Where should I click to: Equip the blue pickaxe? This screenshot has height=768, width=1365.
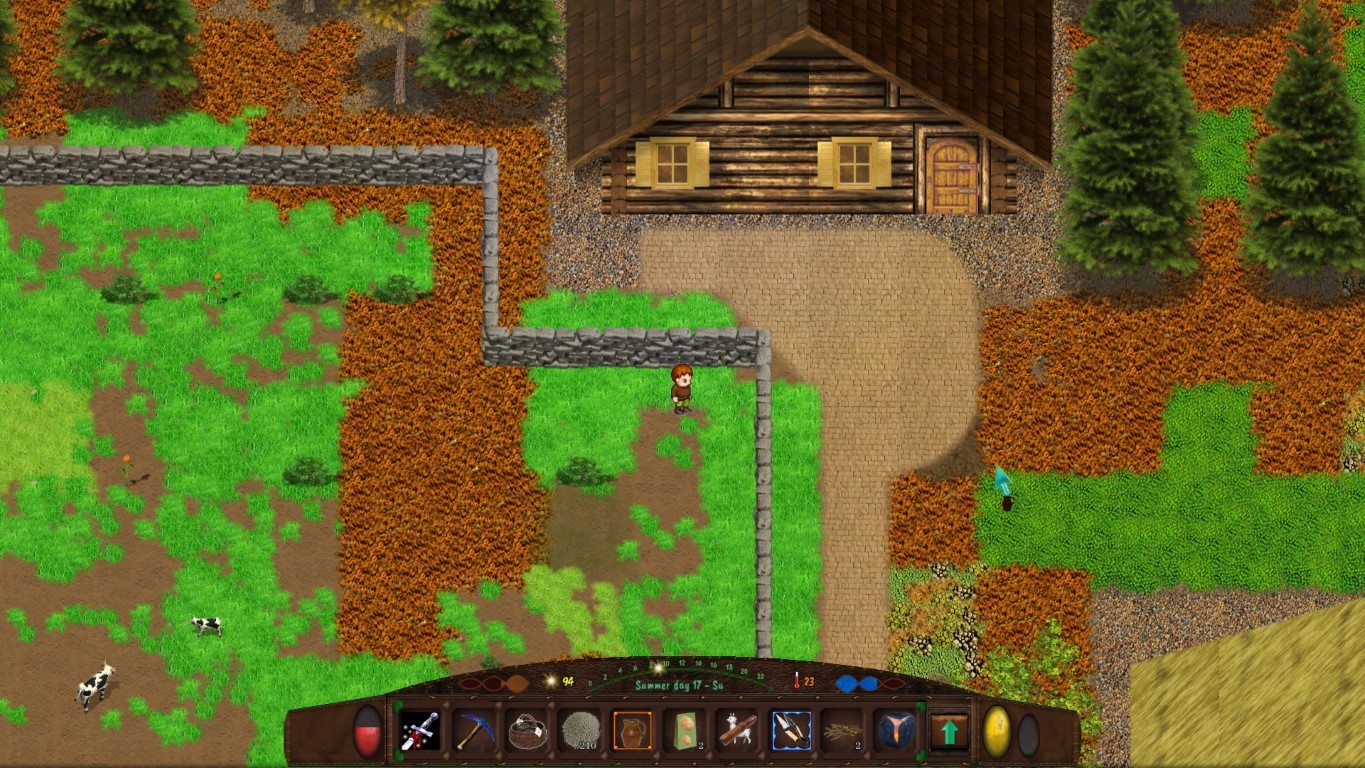tap(473, 731)
